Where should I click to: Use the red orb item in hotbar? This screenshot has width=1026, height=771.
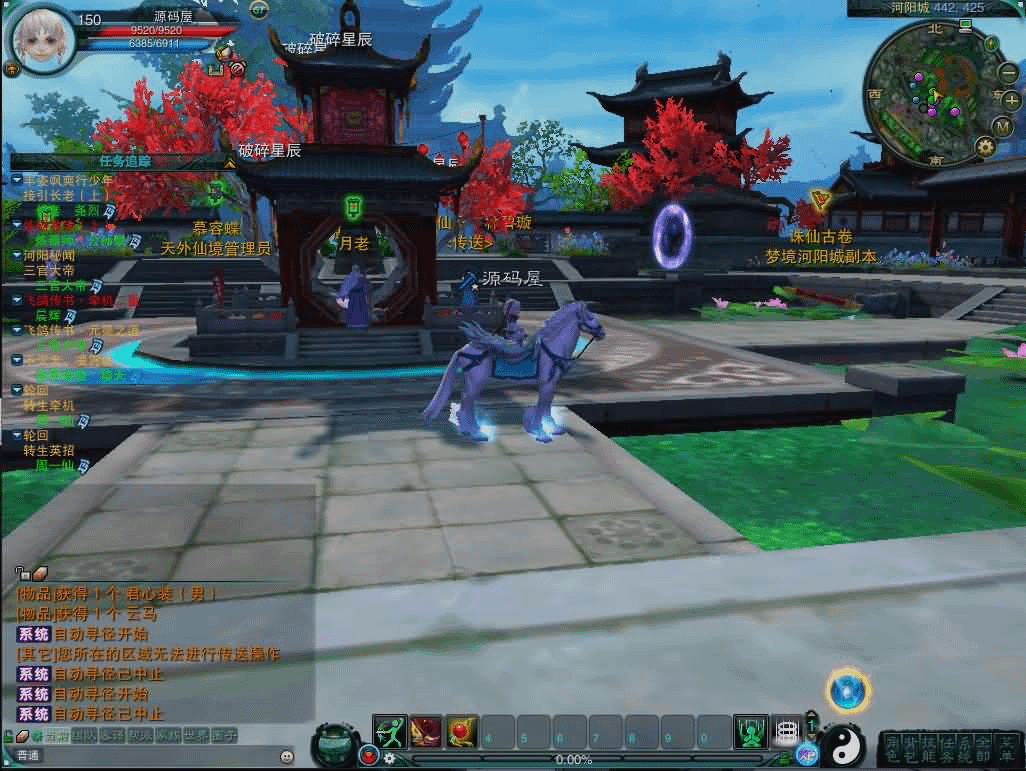(462, 733)
